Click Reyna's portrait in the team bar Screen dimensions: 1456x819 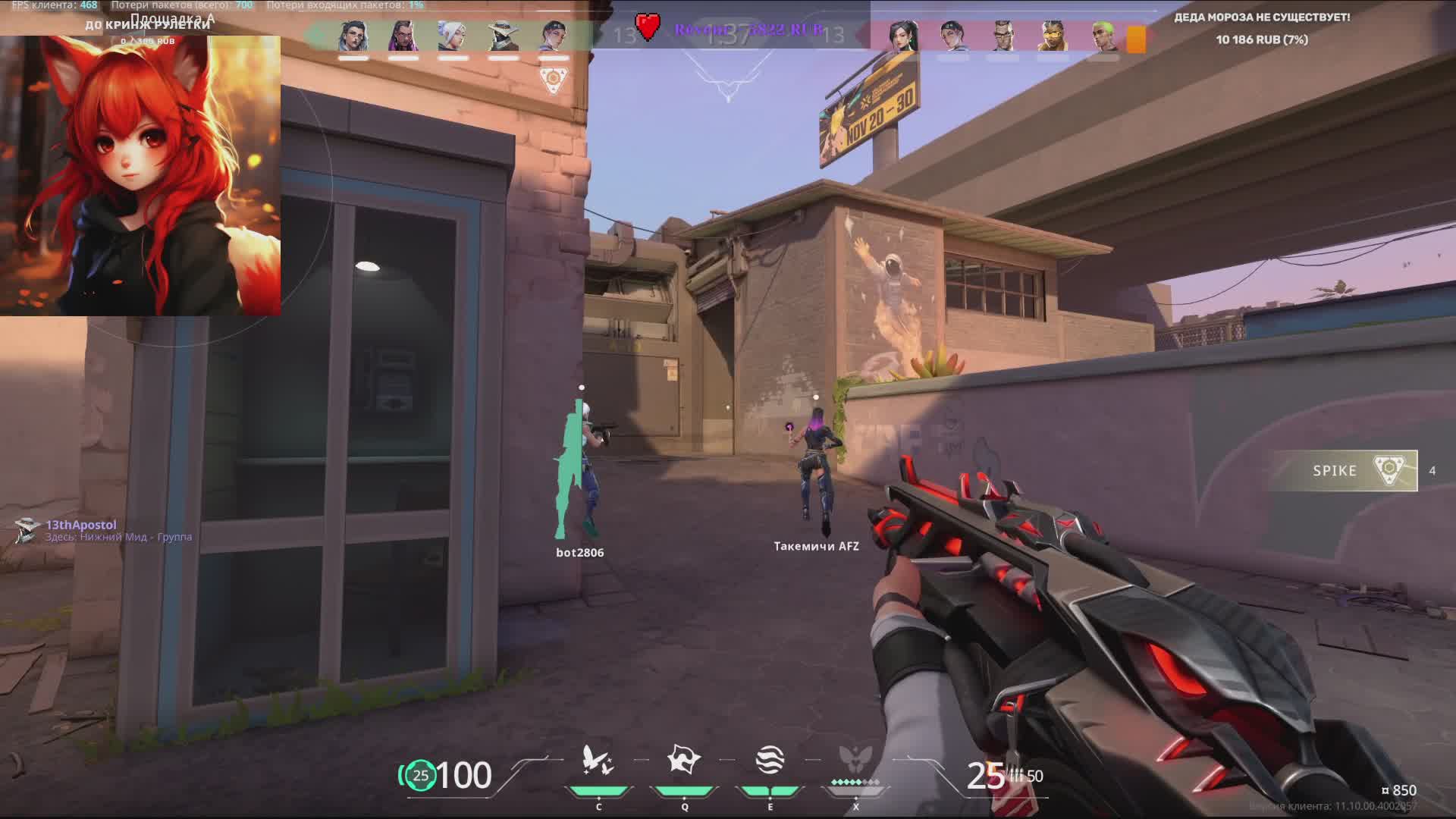coord(403,36)
